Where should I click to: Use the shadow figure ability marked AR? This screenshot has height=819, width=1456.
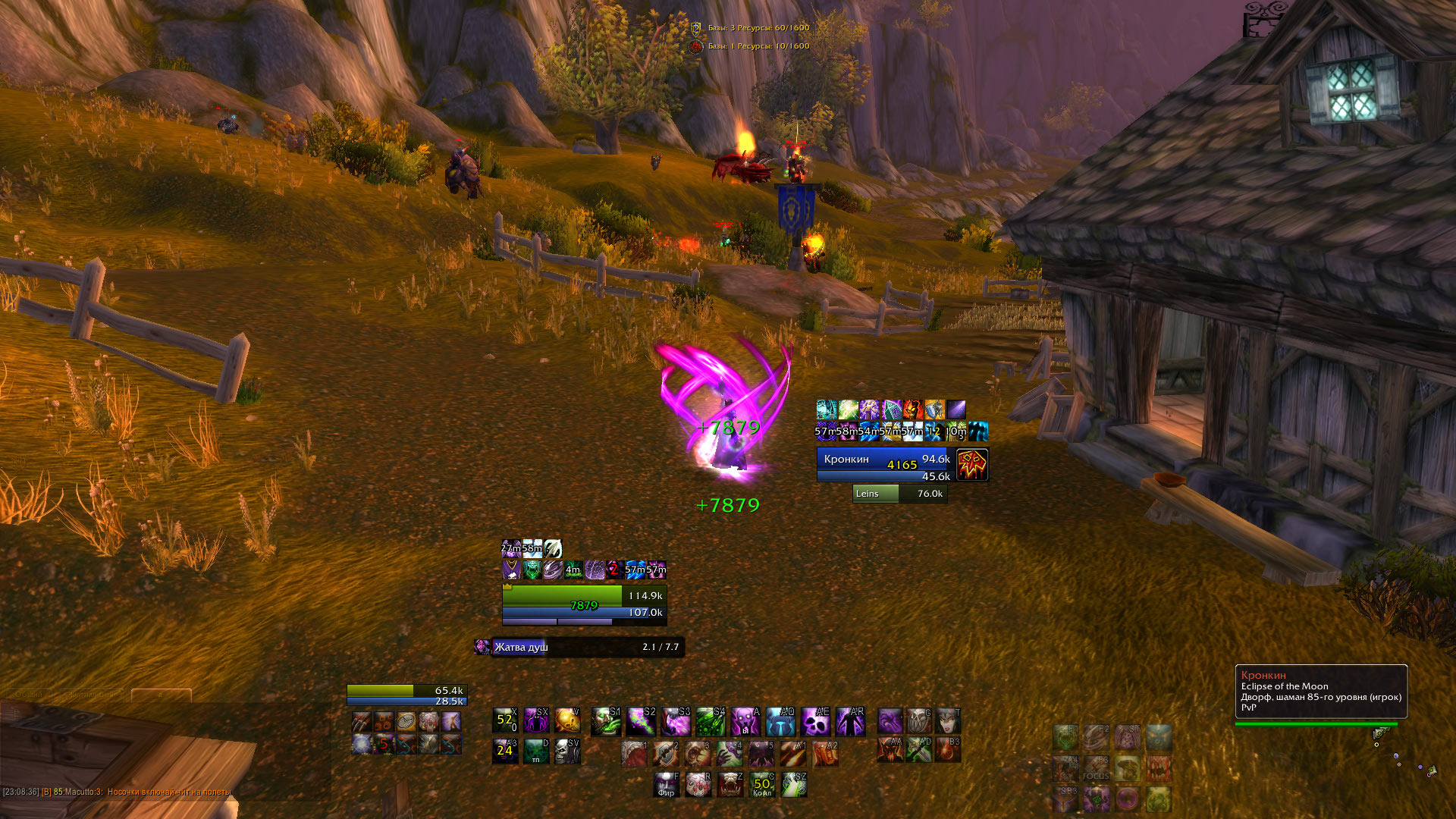click(850, 722)
